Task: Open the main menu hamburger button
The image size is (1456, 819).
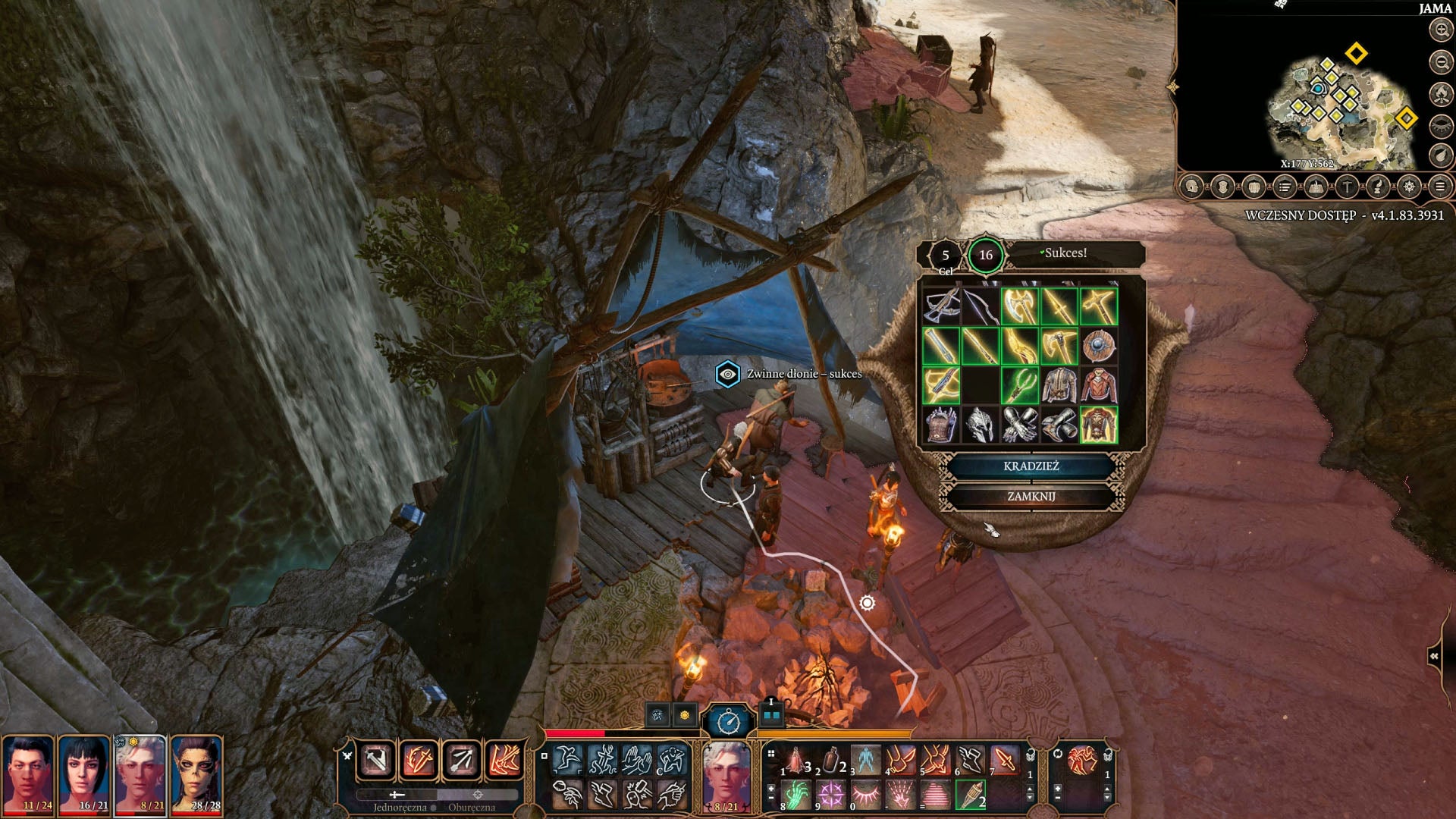Action: click(1439, 187)
